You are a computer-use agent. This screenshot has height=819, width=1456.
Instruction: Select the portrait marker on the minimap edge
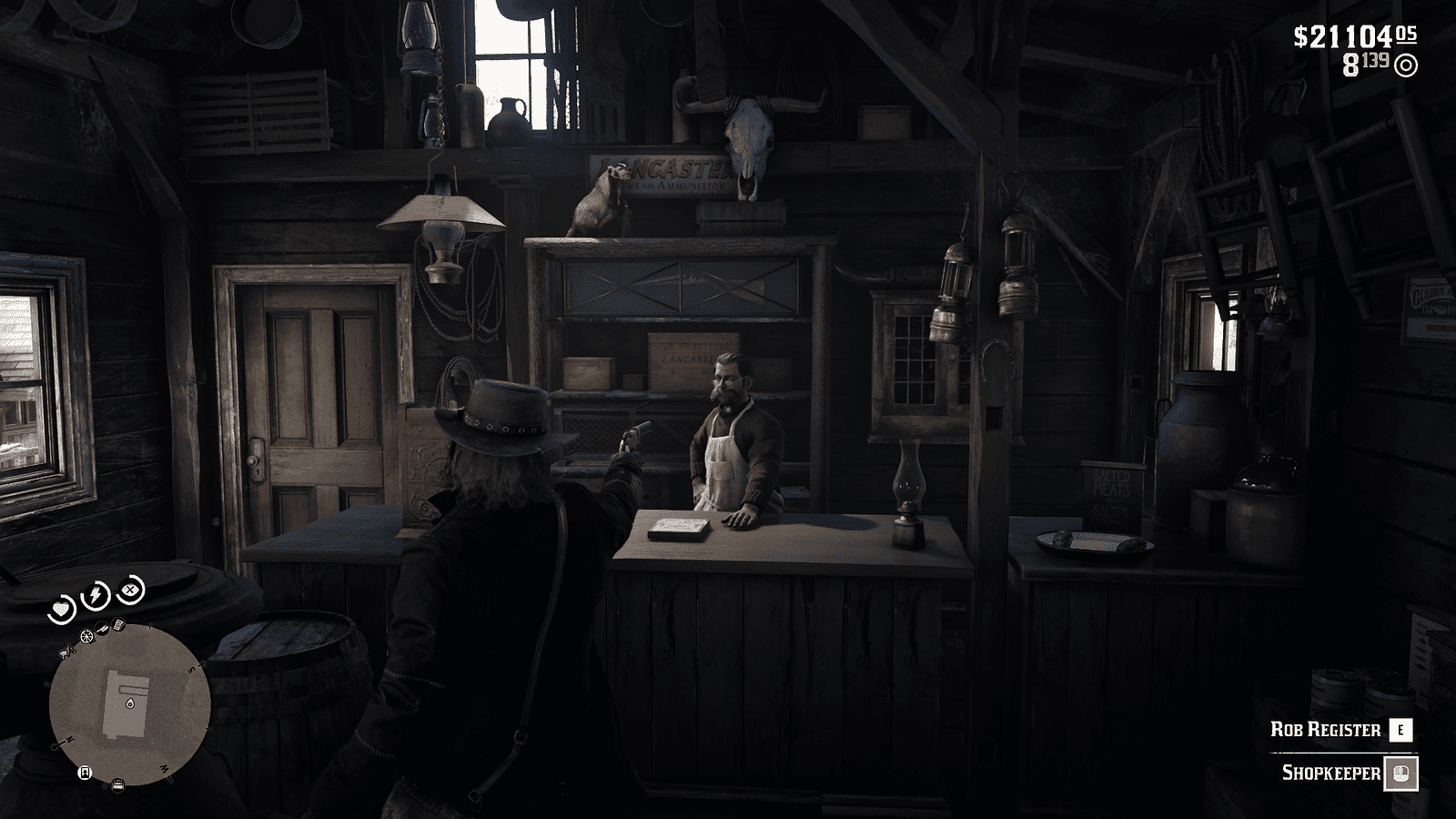85,773
